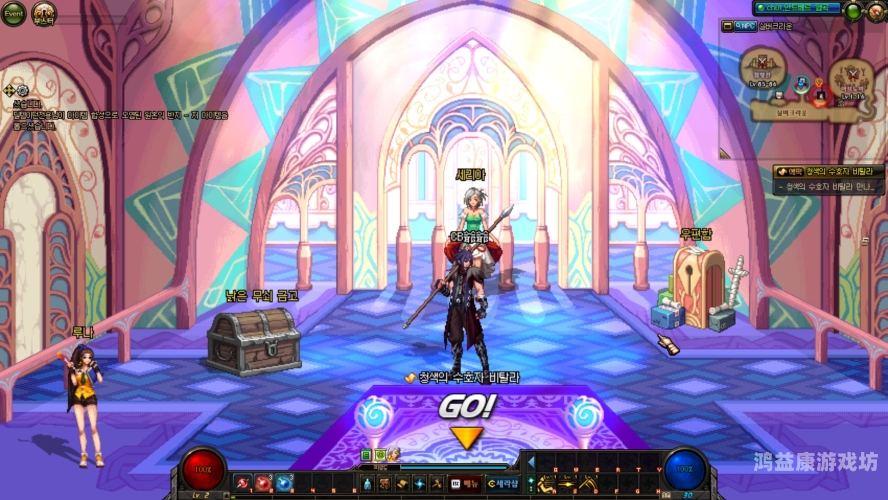Select the red-circled NPC marker on the minimap
Screen dimensions: 888x500
pos(820,95)
